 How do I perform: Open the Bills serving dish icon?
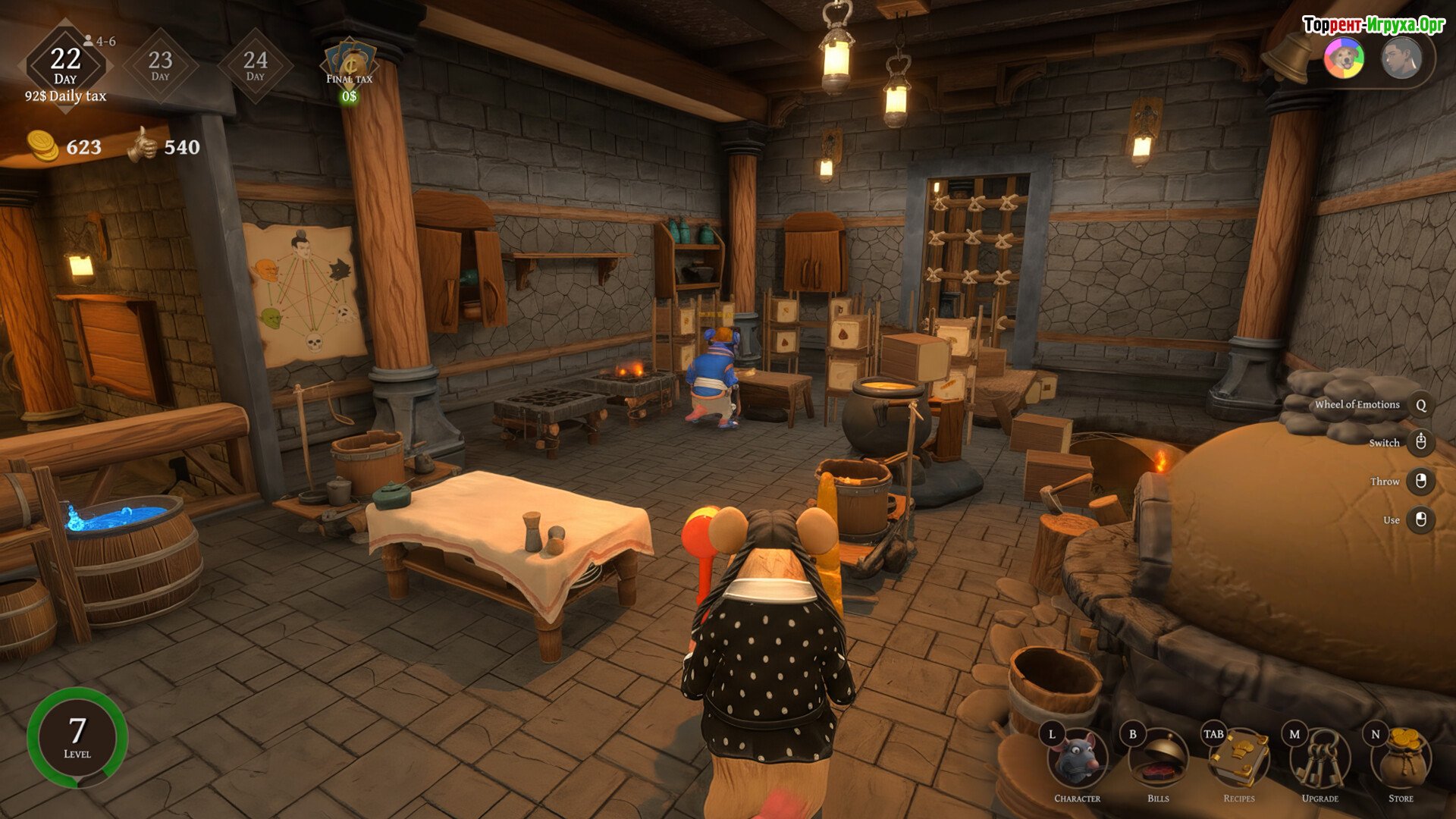pos(1158,760)
